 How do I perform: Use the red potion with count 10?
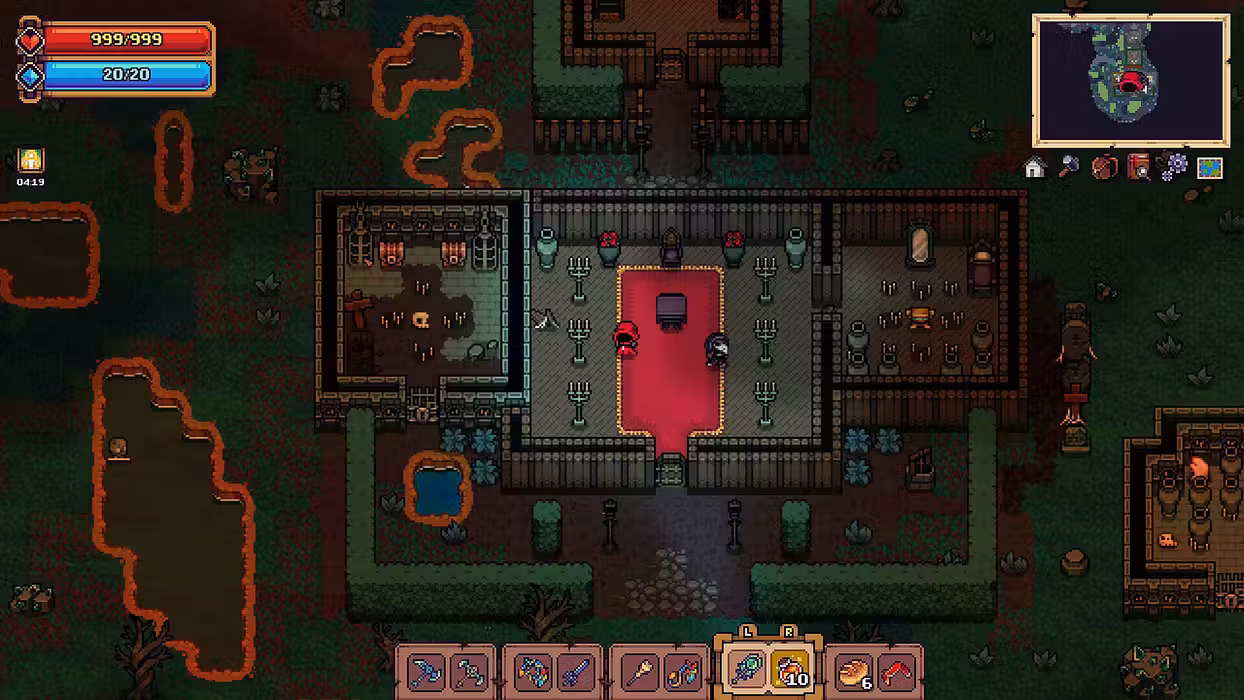[x=791, y=671]
